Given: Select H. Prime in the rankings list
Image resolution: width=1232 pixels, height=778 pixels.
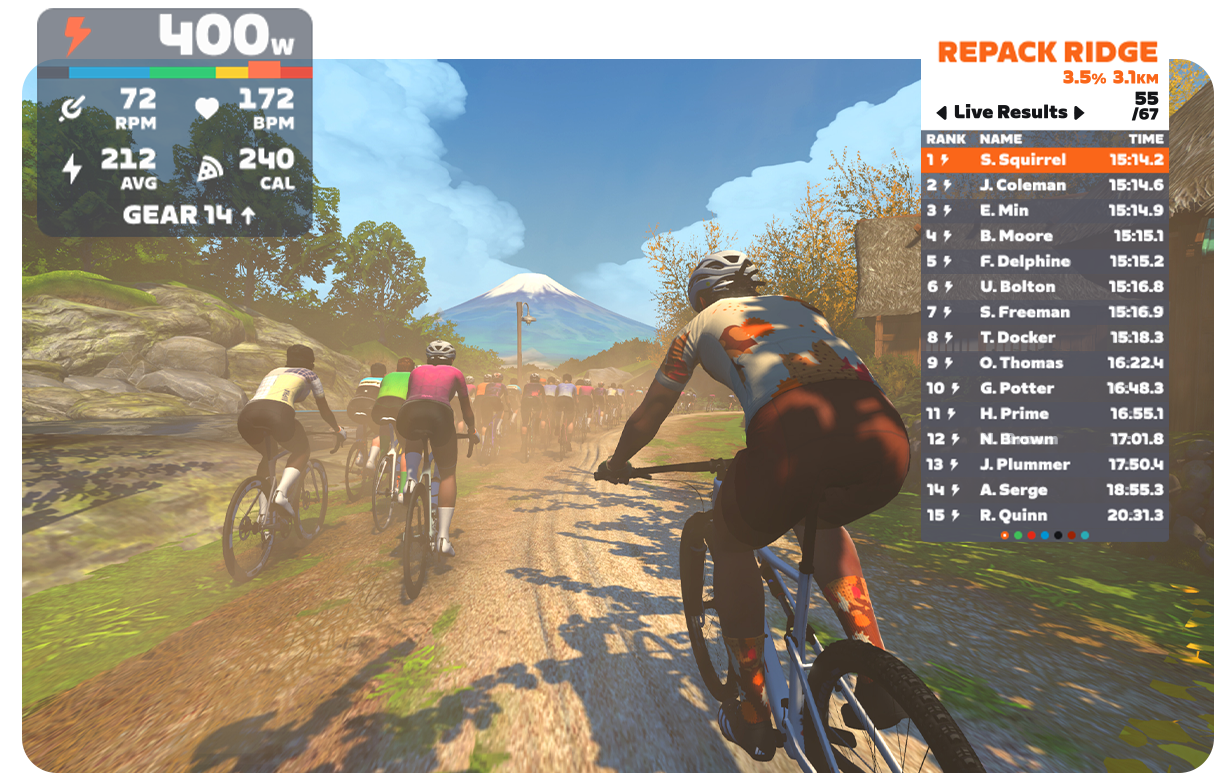Looking at the screenshot, I should coord(1044,413).
